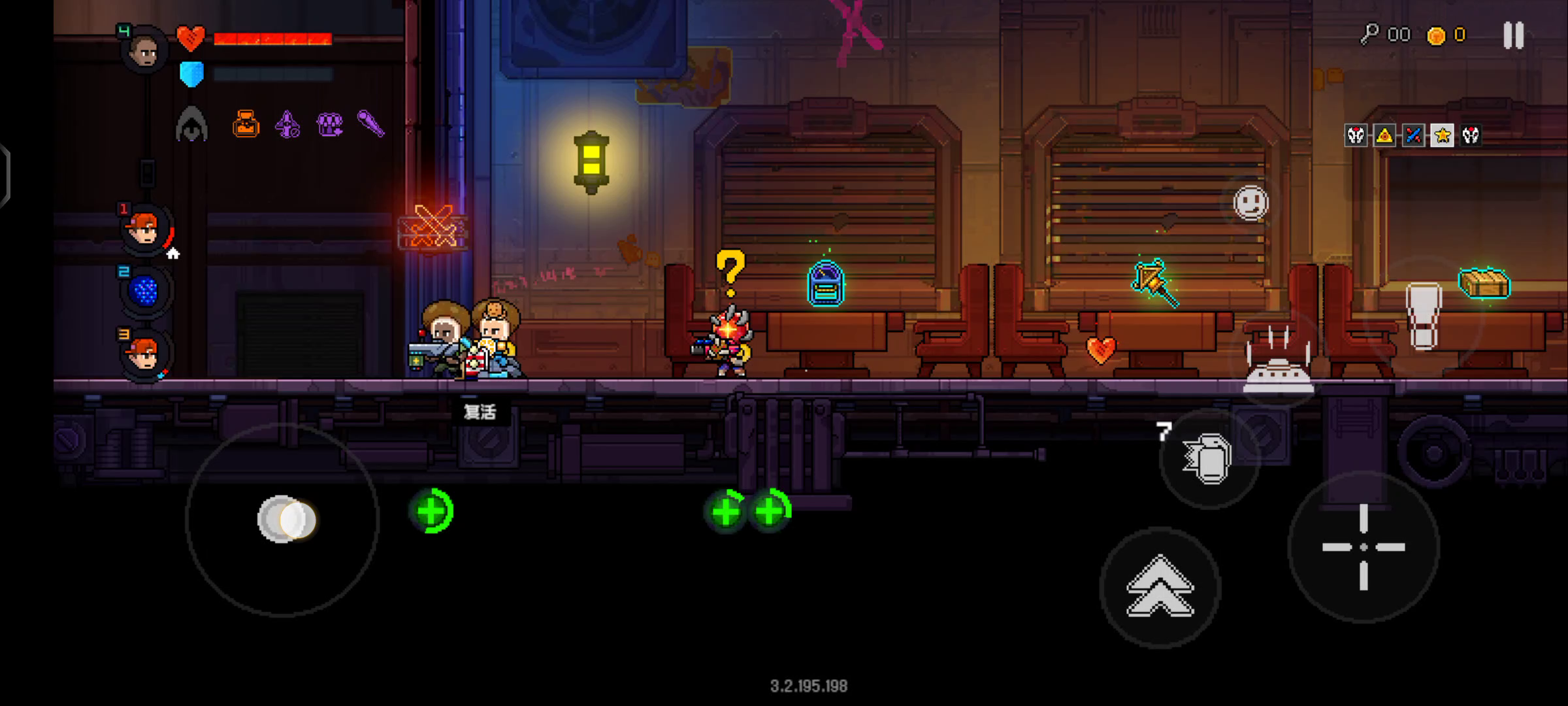Tap the white bell interact button
This screenshot has height=706, width=1568.
1278,365
